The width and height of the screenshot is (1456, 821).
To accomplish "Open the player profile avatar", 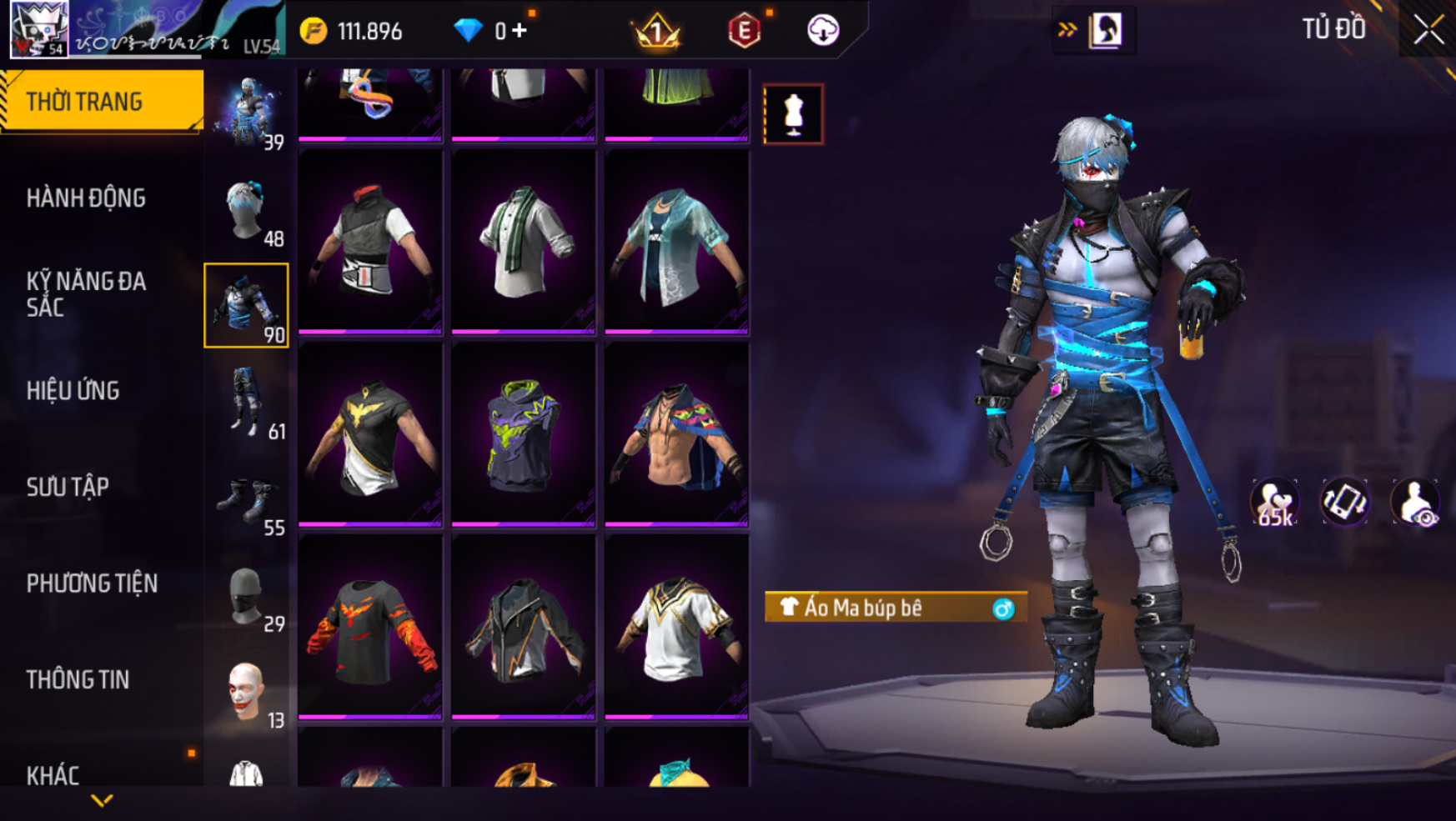I will pos(38,29).
